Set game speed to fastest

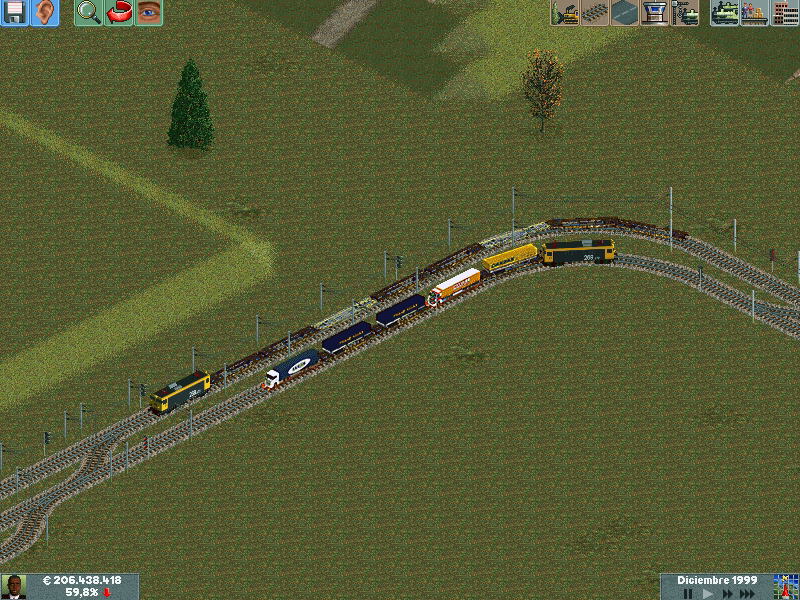pyautogui.click(x=748, y=593)
